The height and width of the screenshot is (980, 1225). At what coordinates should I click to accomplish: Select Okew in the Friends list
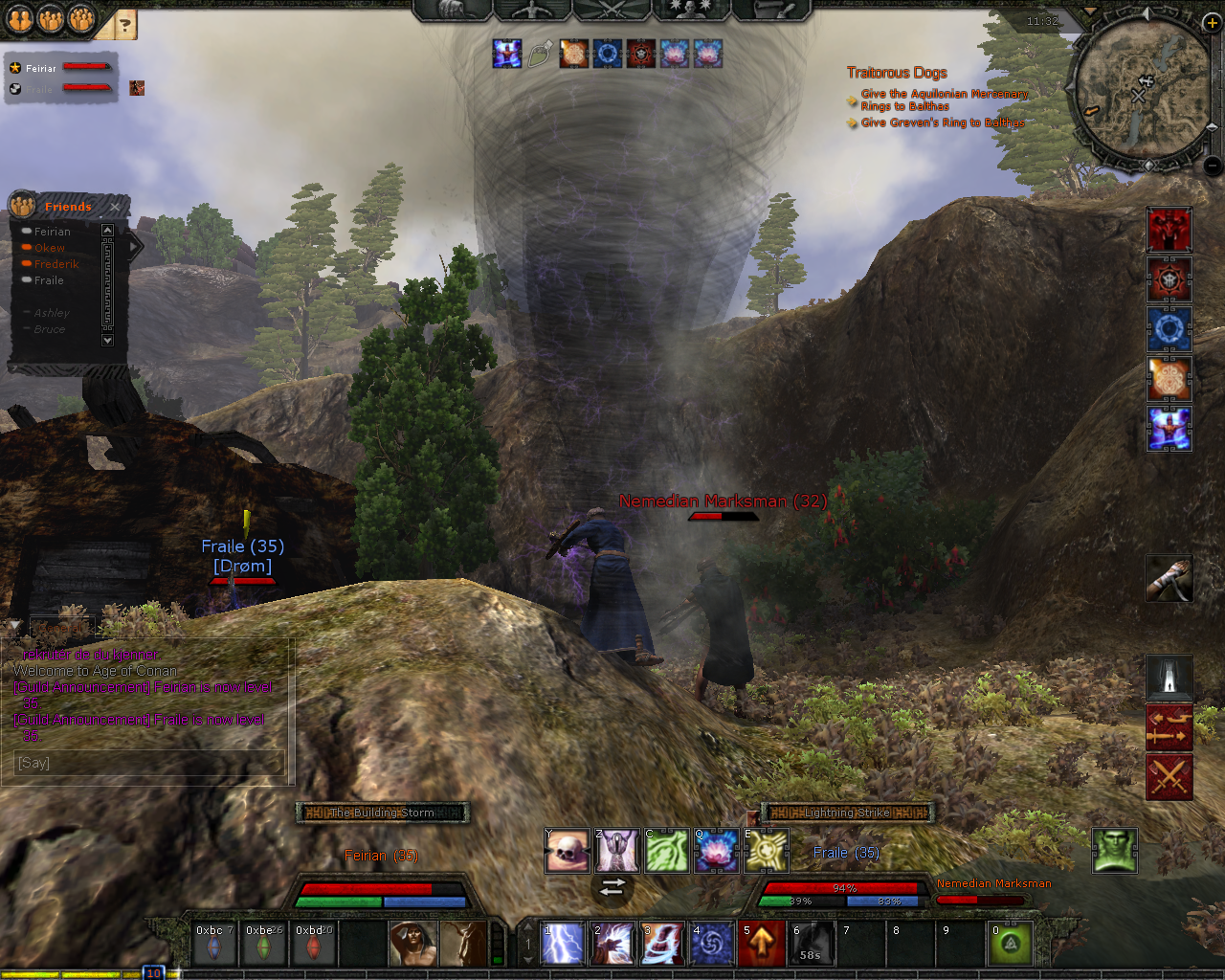(x=50, y=248)
